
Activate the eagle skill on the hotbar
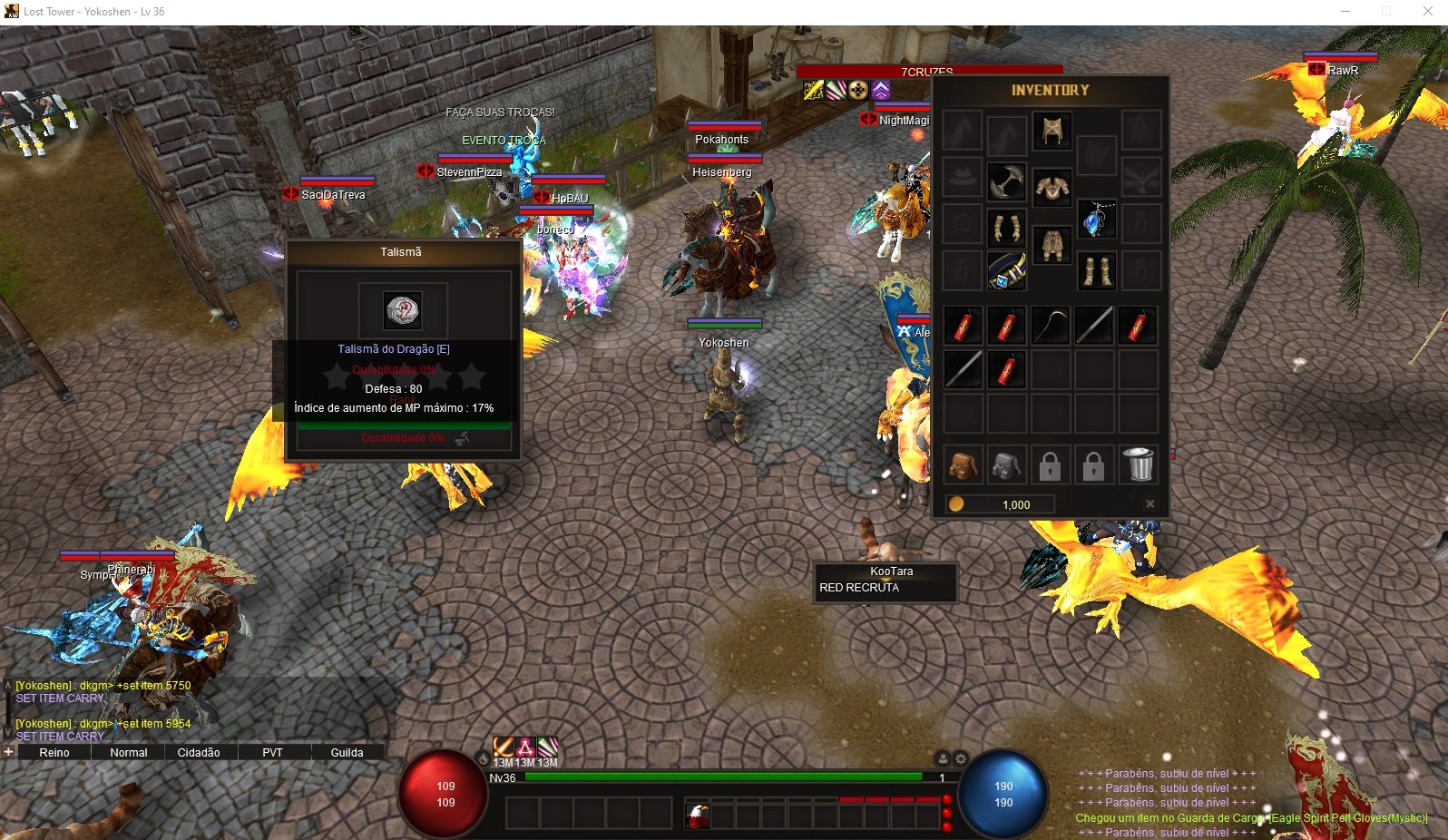click(x=698, y=815)
